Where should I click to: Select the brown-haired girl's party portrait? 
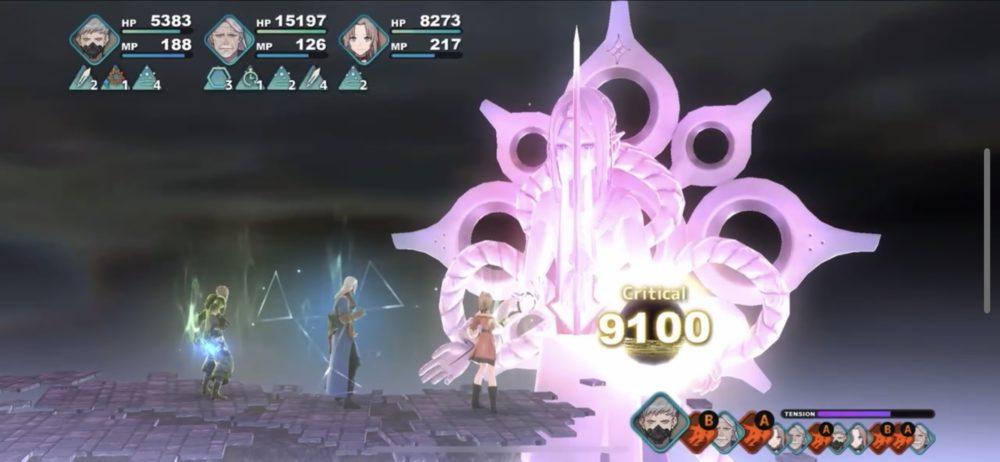363,39
